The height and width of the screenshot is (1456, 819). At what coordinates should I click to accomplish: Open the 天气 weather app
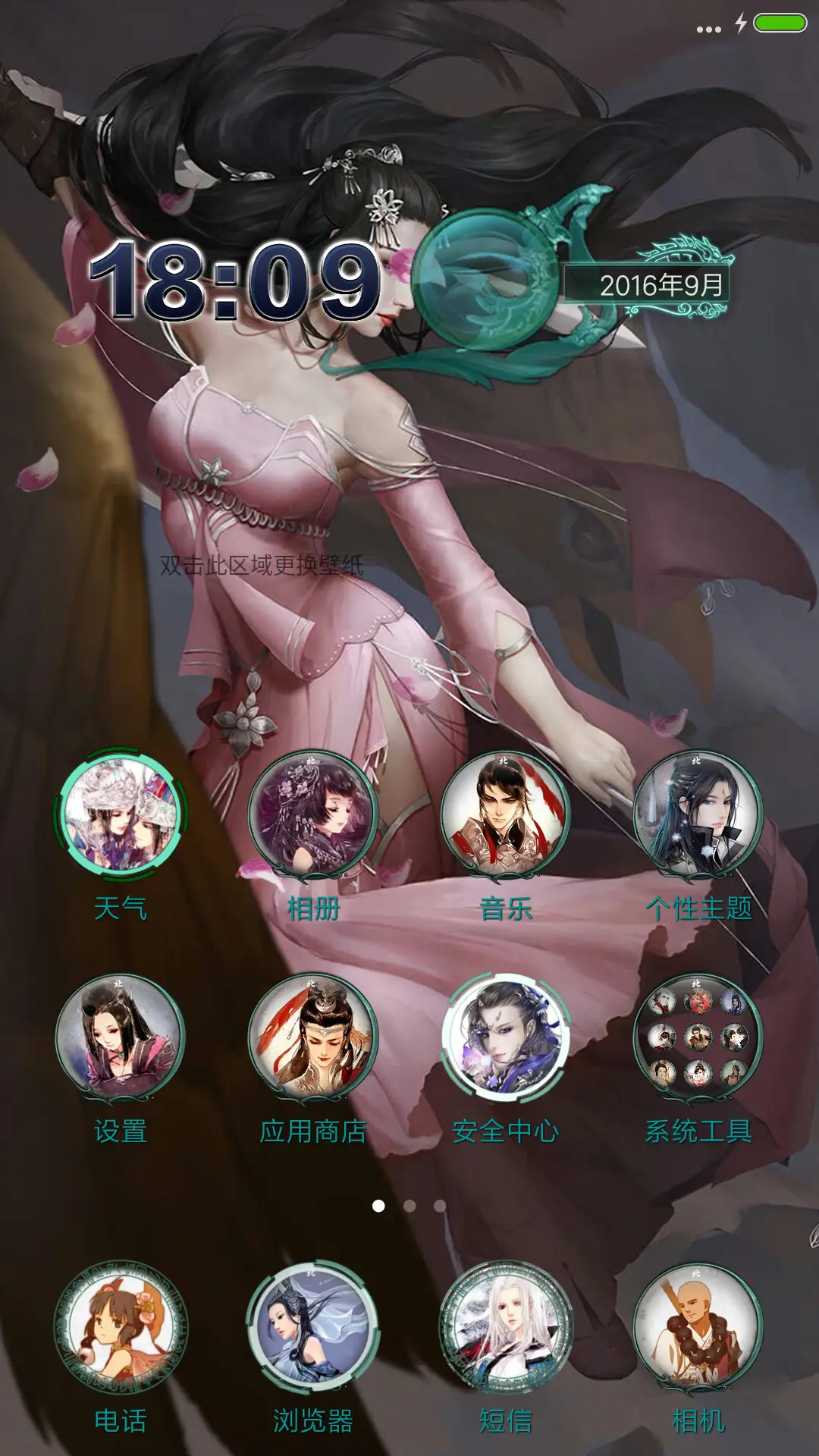120,816
